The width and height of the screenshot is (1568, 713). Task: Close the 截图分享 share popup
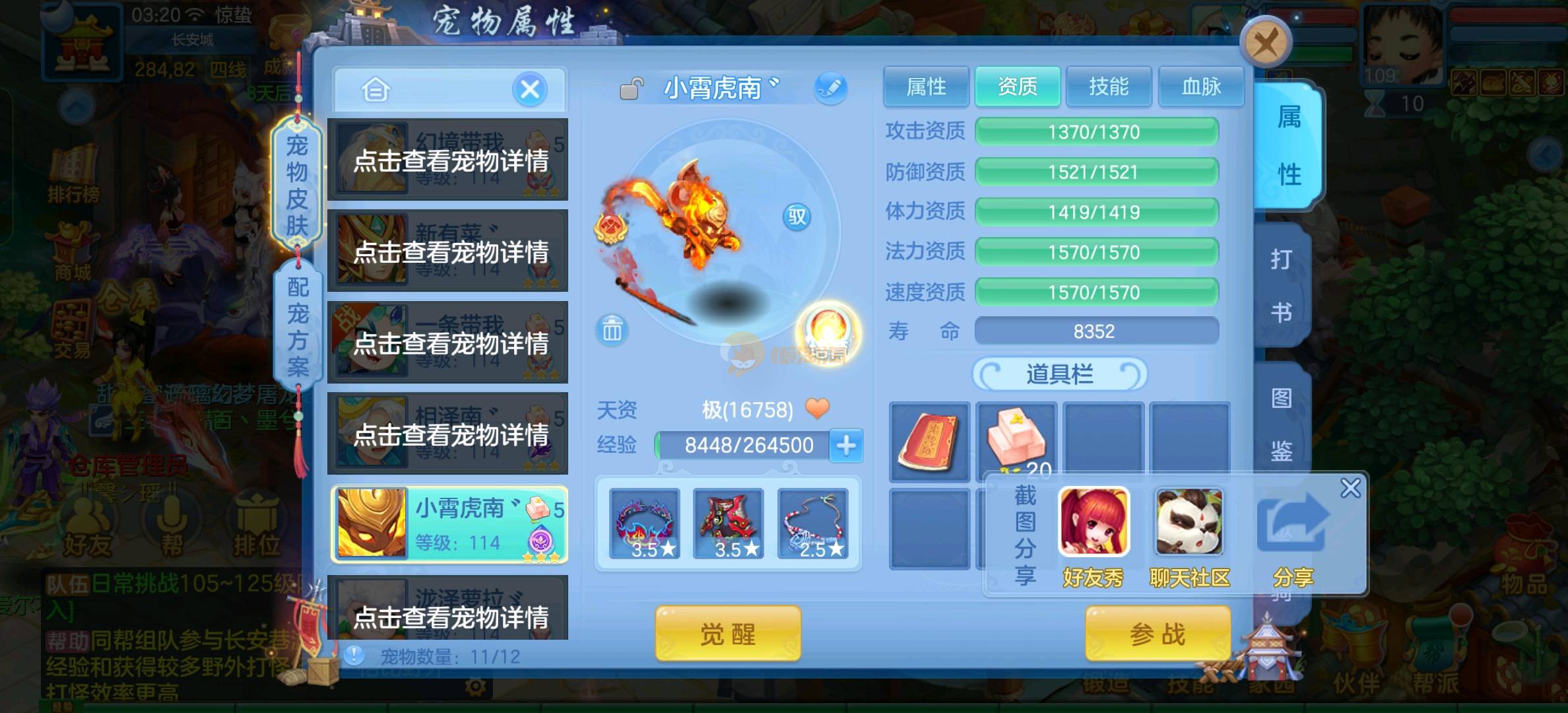click(x=1350, y=488)
